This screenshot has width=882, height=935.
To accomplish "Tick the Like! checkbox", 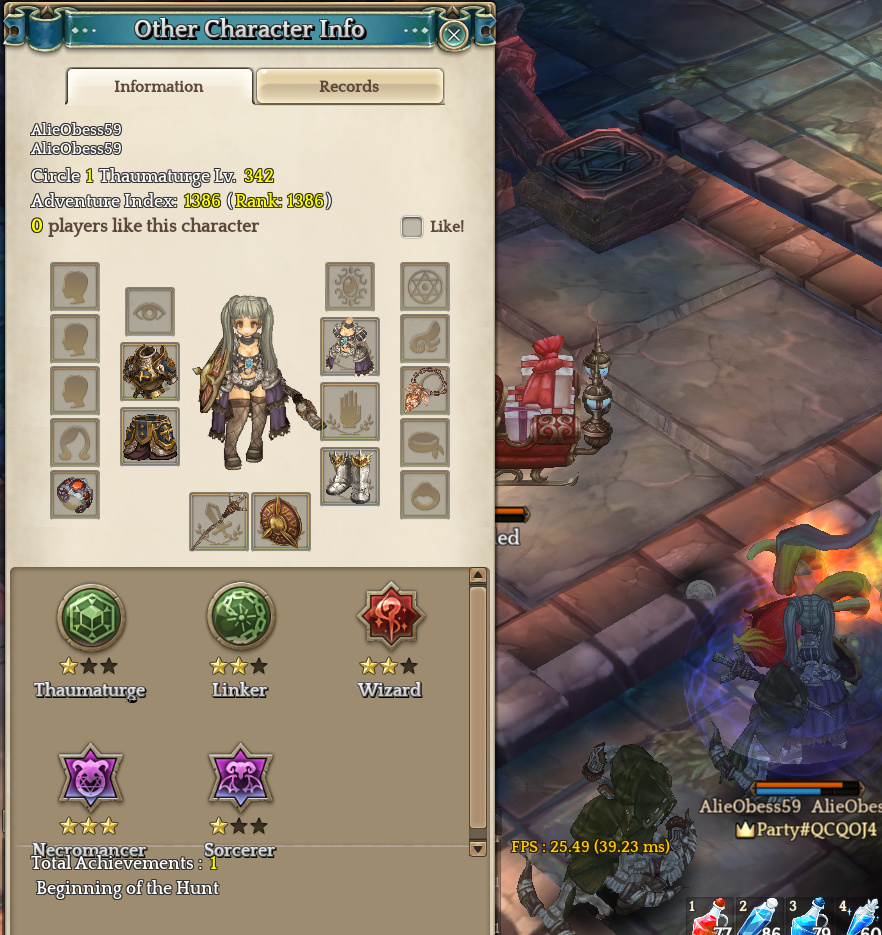I will 412,227.
